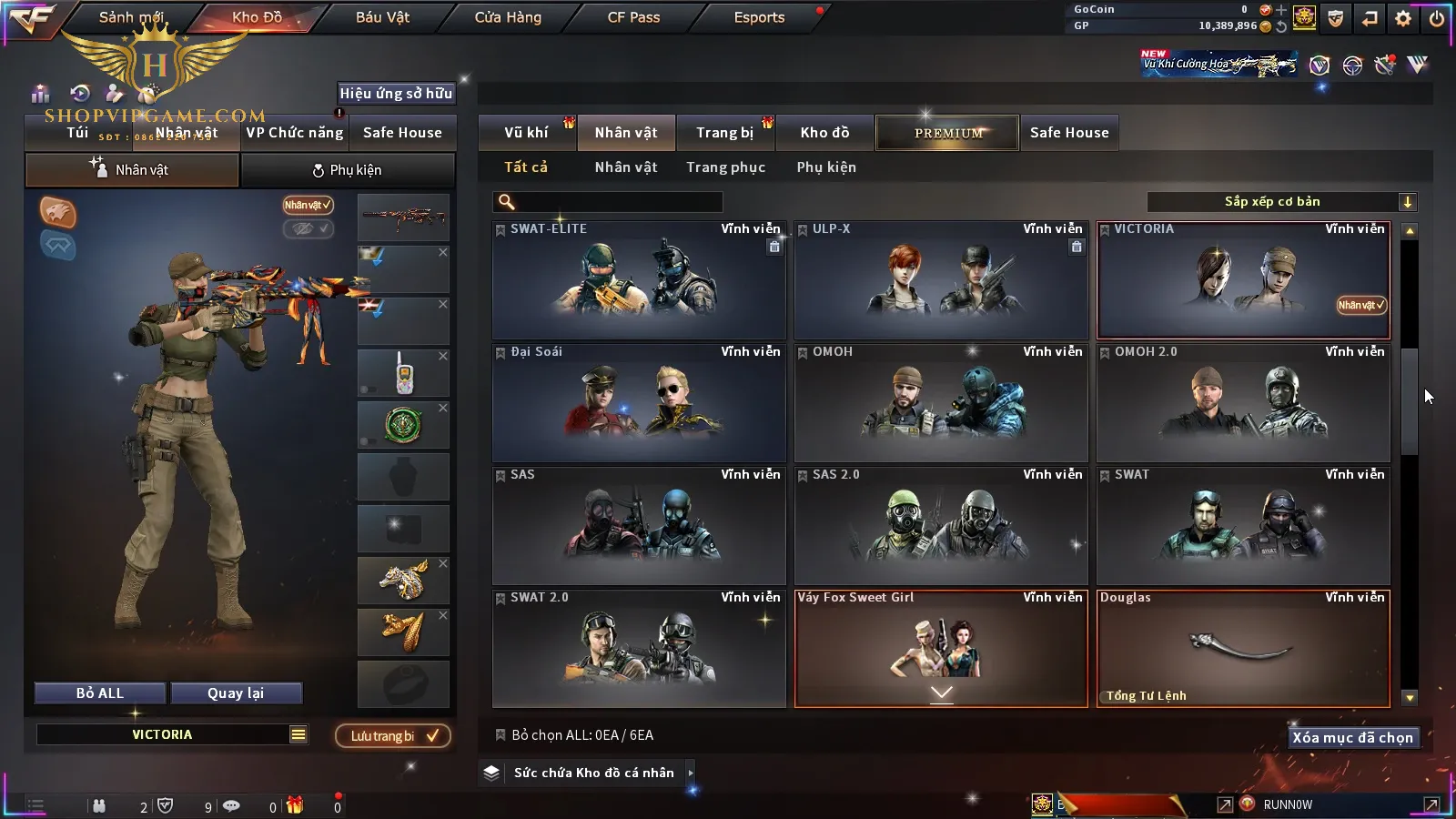Open the Esports menu

point(759,17)
